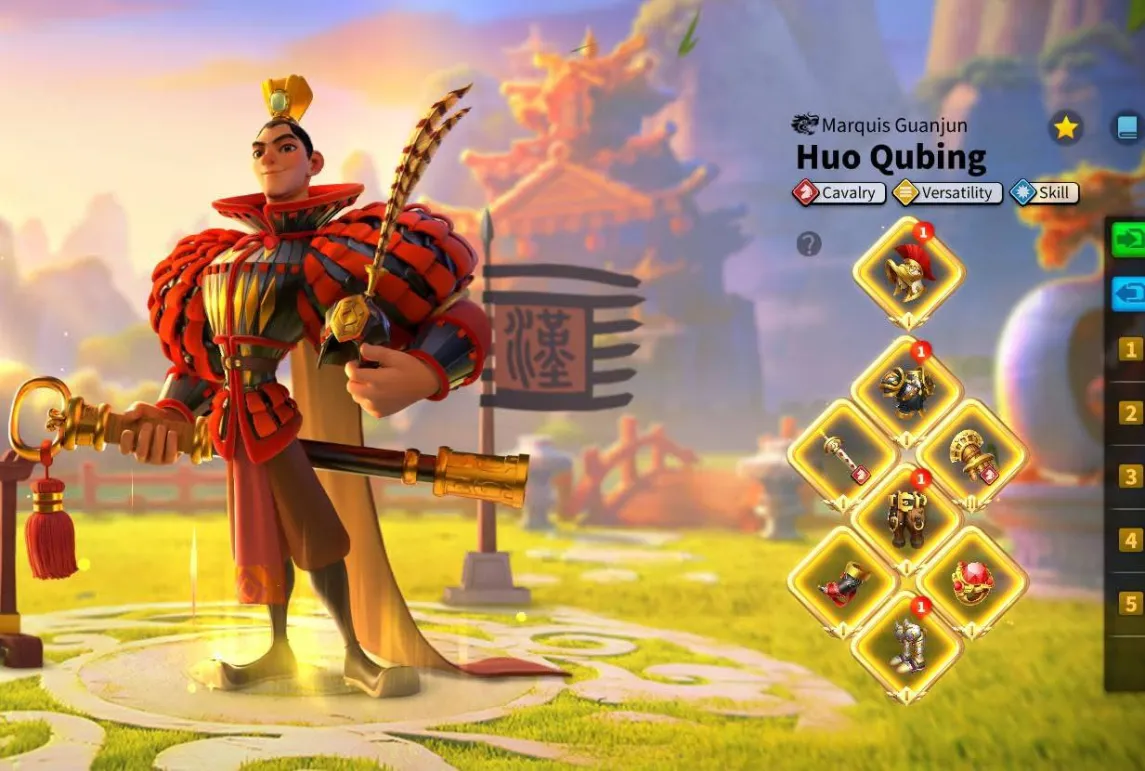This screenshot has width=1145, height=771.
Task: Click the Versatility talent tag
Action: tap(946, 193)
